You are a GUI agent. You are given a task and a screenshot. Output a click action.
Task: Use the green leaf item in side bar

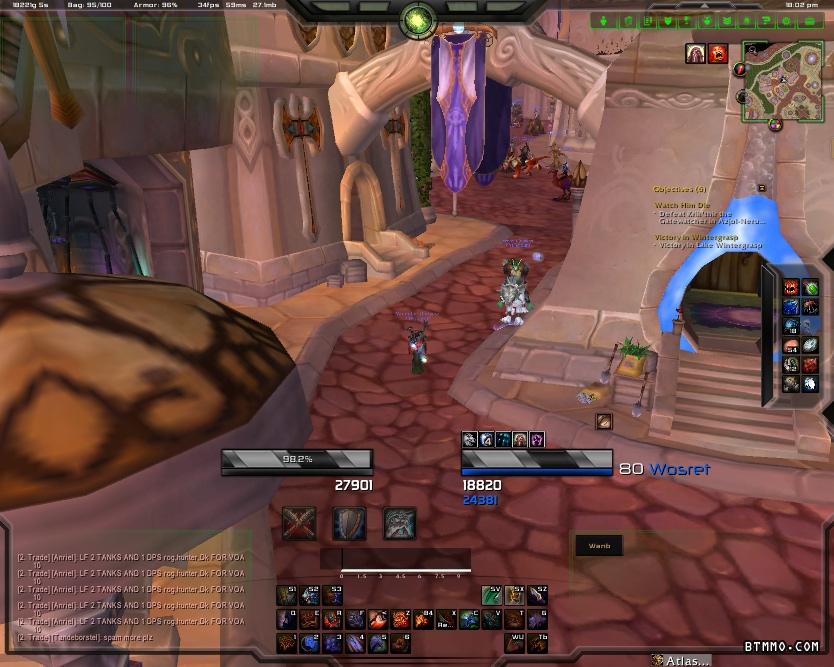[x=810, y=290]
